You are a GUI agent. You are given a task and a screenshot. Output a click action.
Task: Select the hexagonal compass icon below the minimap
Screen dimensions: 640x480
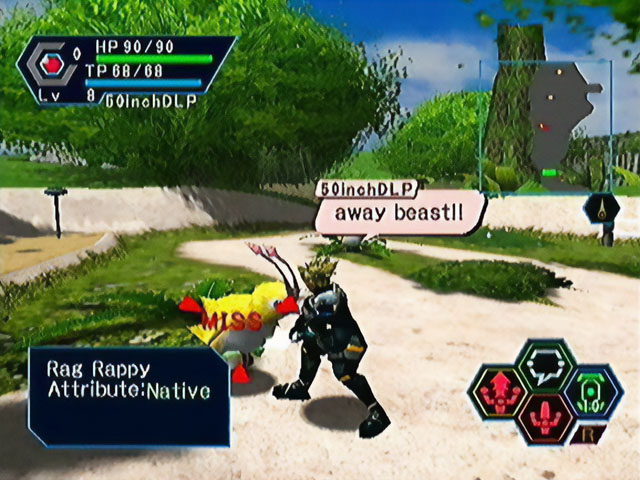click(x=602, y=209)
